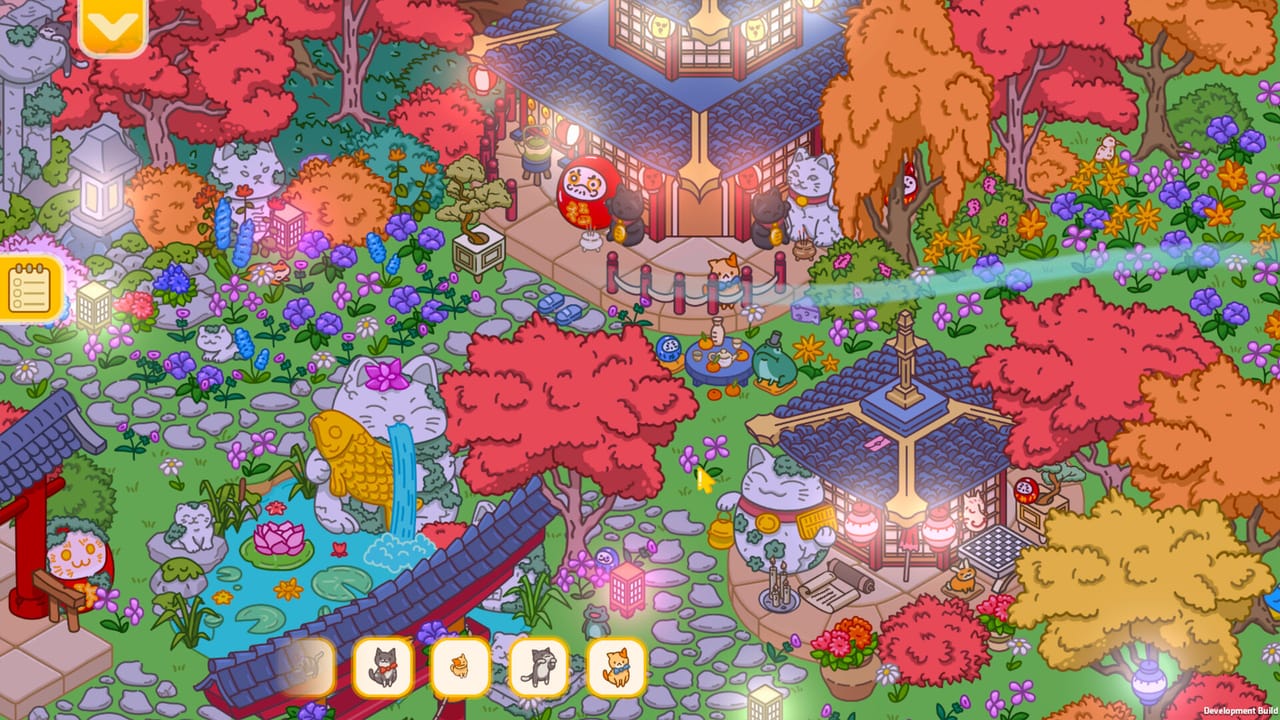
Task: Pet the large maneki-neko by the gazebo
Action: (x=770, y=510)
